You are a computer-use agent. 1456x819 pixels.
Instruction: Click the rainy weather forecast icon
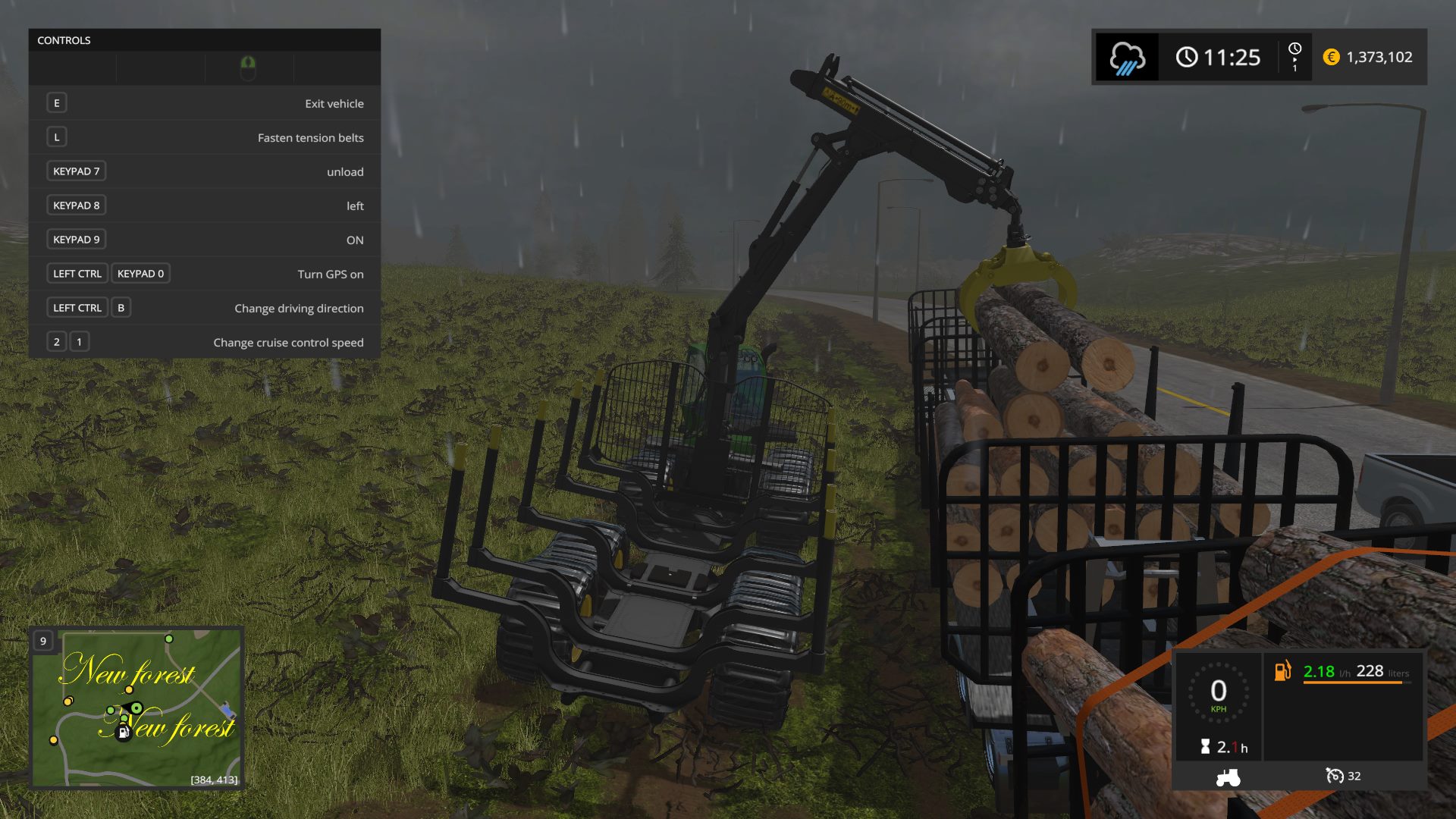point(1127,58)
